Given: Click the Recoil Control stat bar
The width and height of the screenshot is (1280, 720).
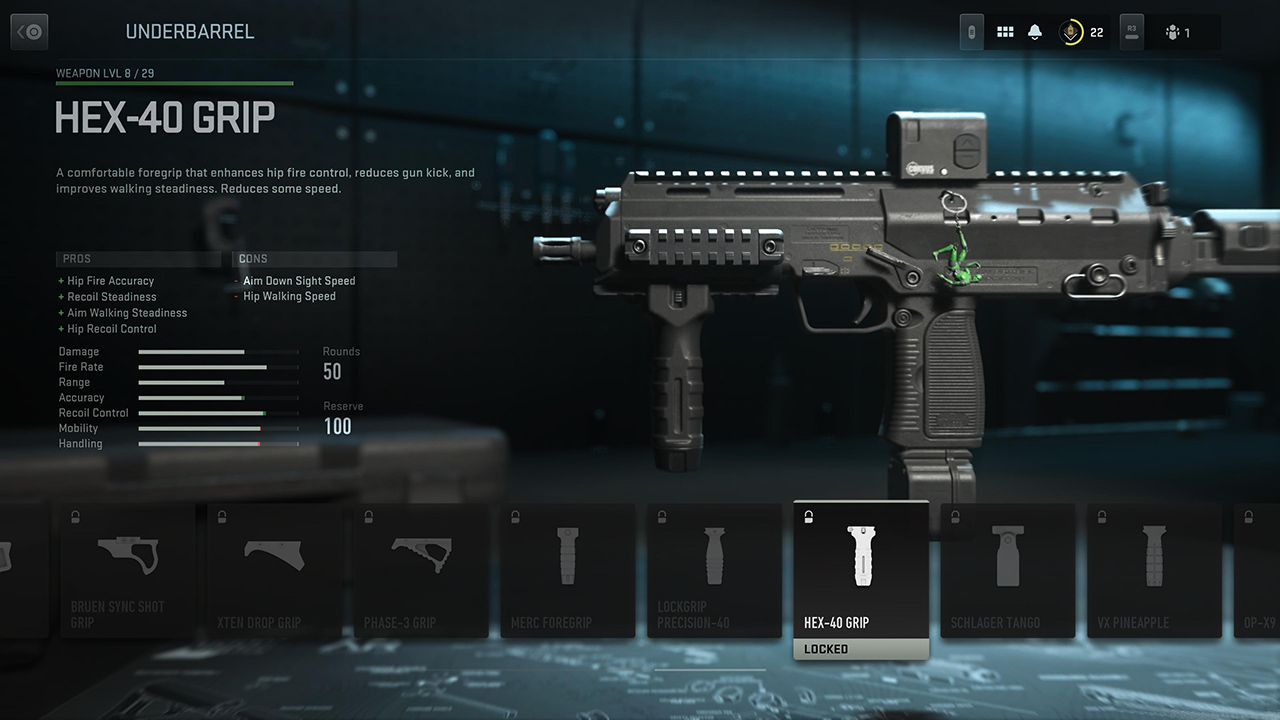Looking at the screenshot, I should [x=218, y=413].
